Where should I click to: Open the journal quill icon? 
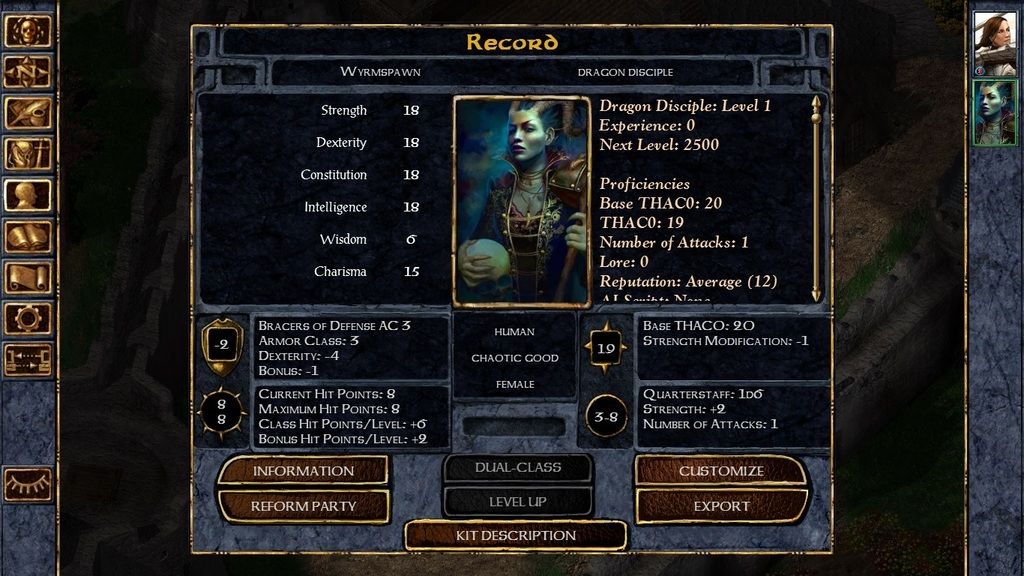28,113
